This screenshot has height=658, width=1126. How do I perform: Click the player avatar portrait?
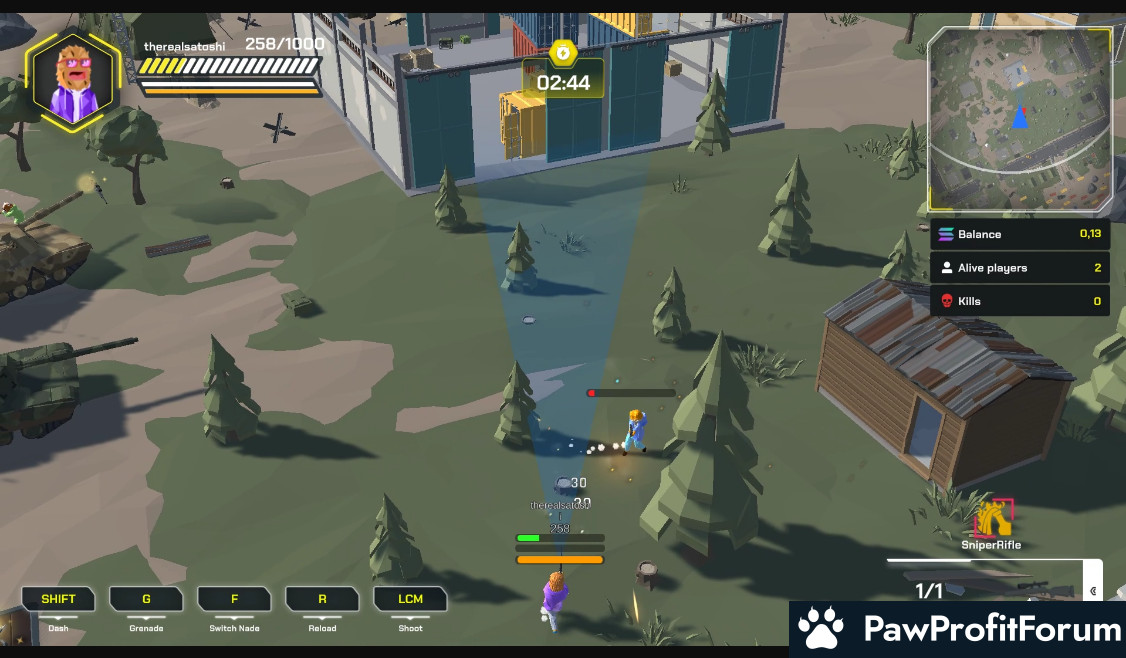(72, 81)
